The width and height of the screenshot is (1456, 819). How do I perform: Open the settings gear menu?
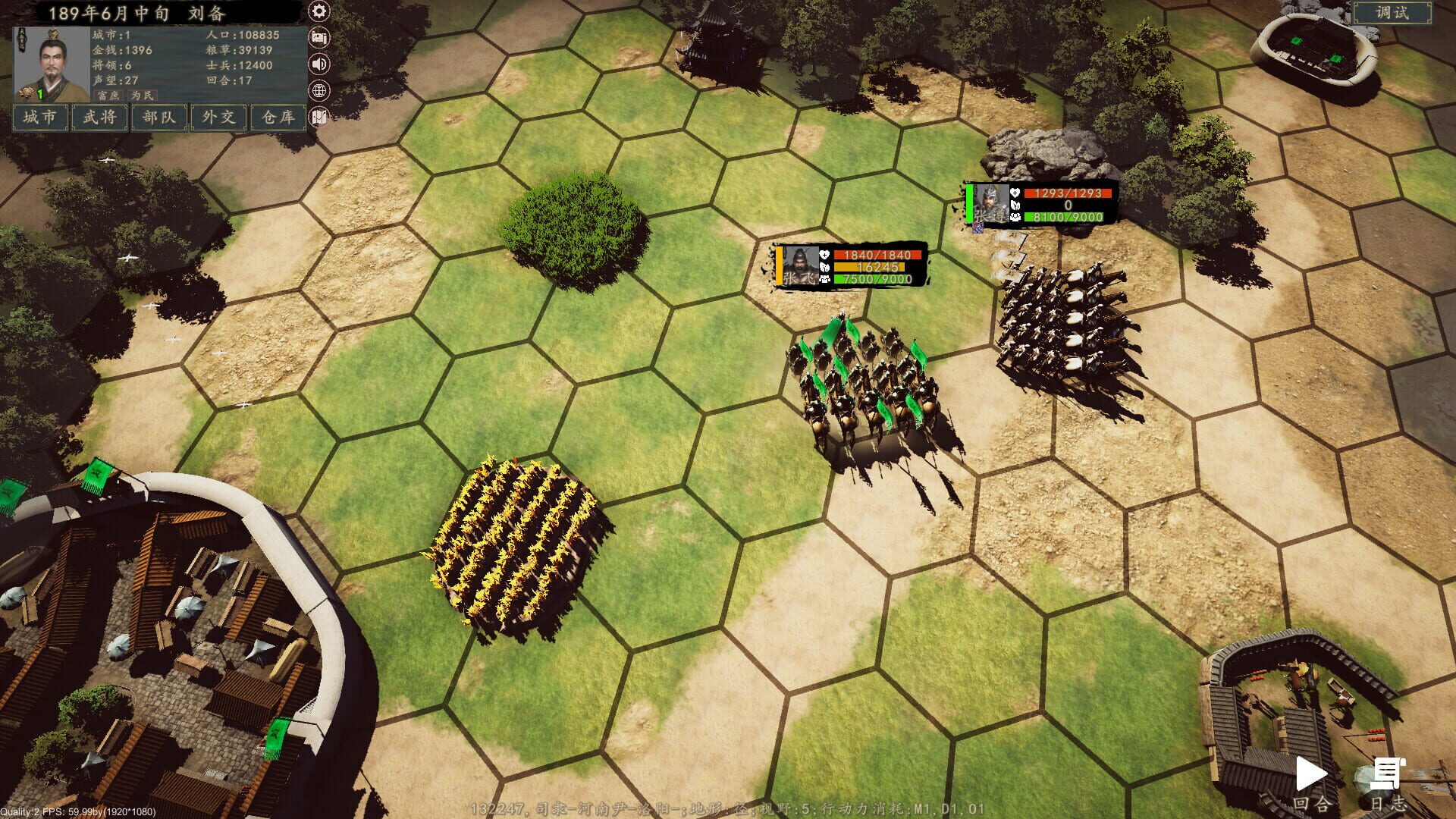tap(318, 11)
